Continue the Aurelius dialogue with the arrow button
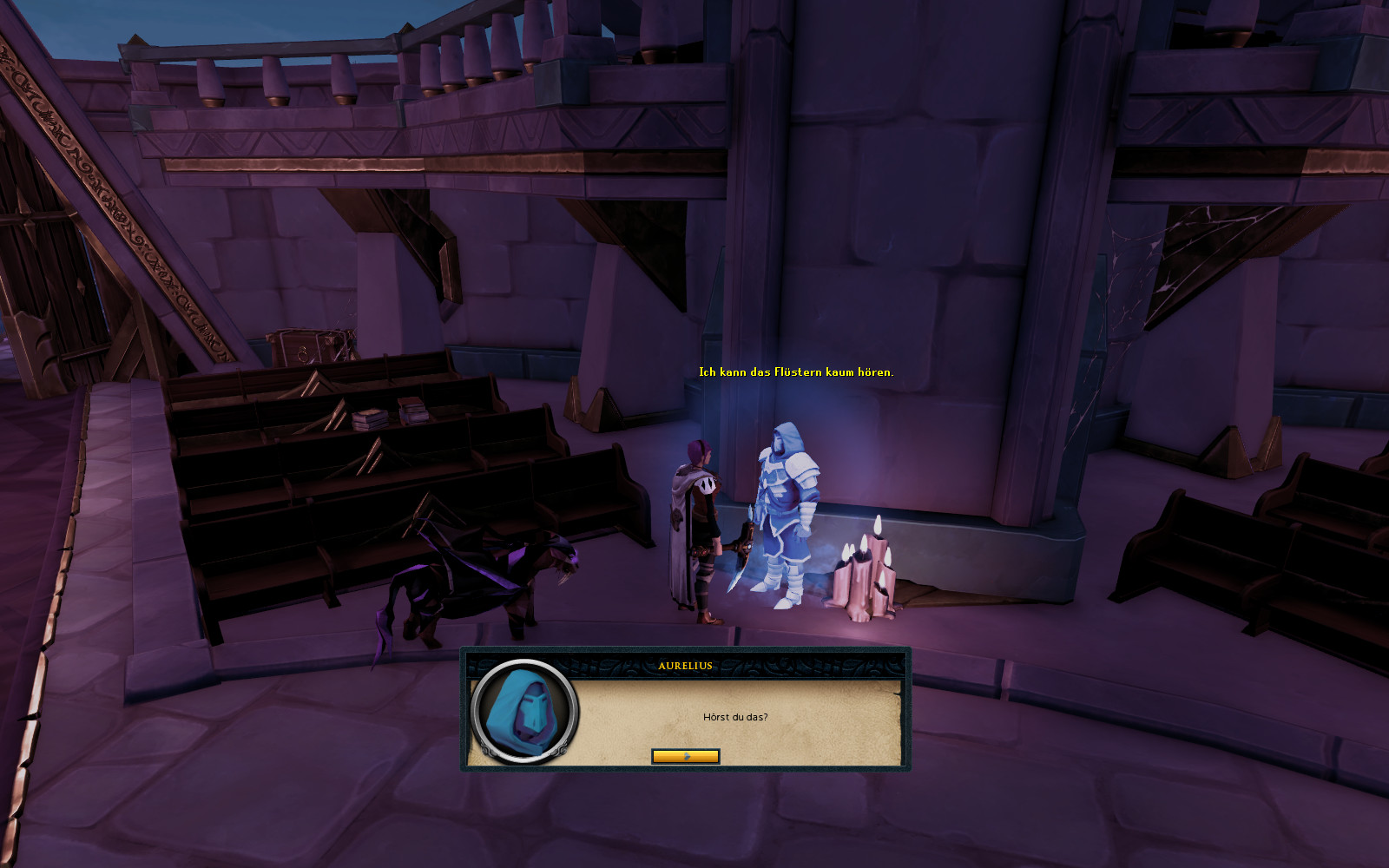Viewport: 1389px width, 868px height. [x=685, y=756]
